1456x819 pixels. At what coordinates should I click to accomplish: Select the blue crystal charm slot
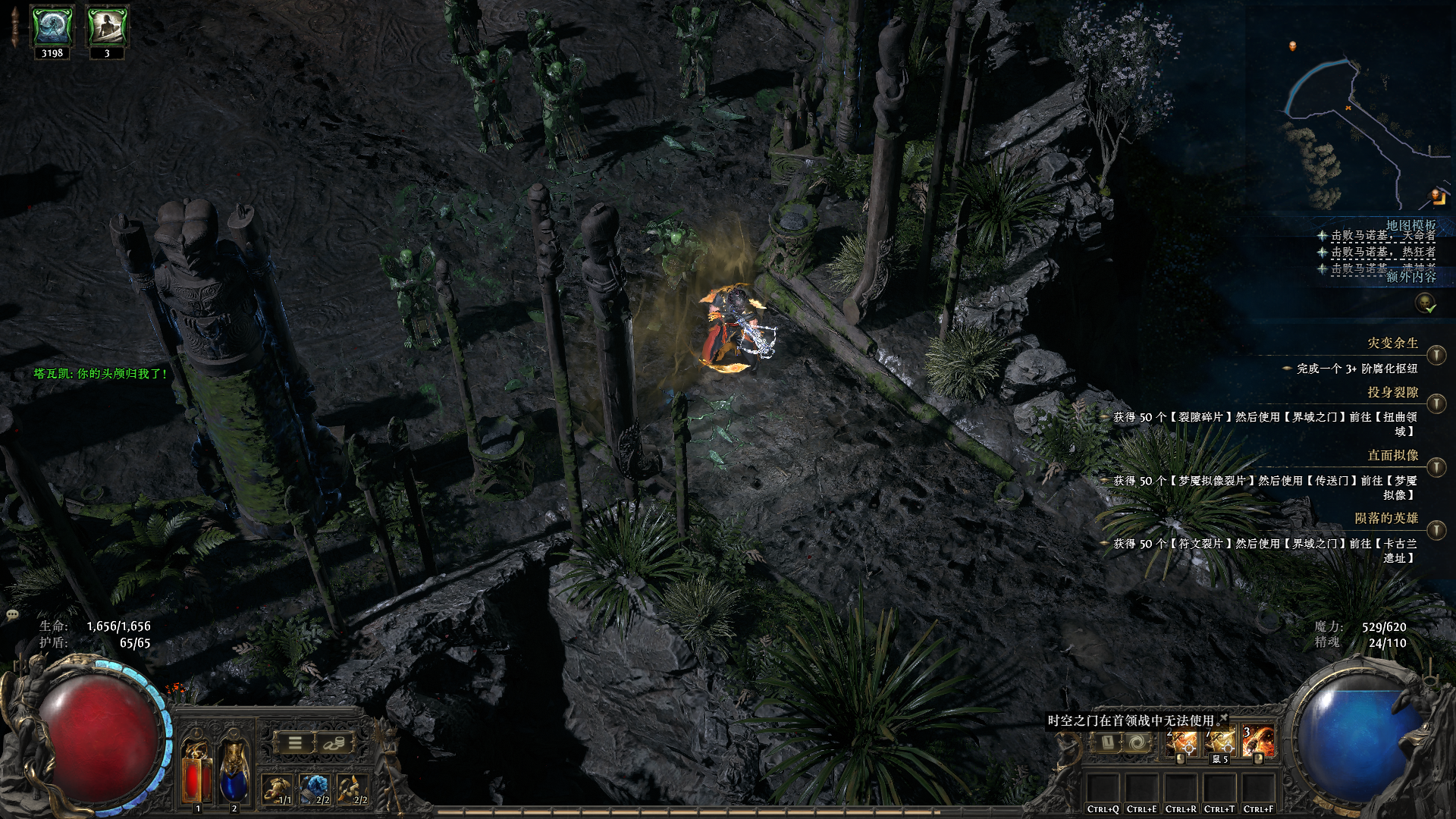[315, 789]
